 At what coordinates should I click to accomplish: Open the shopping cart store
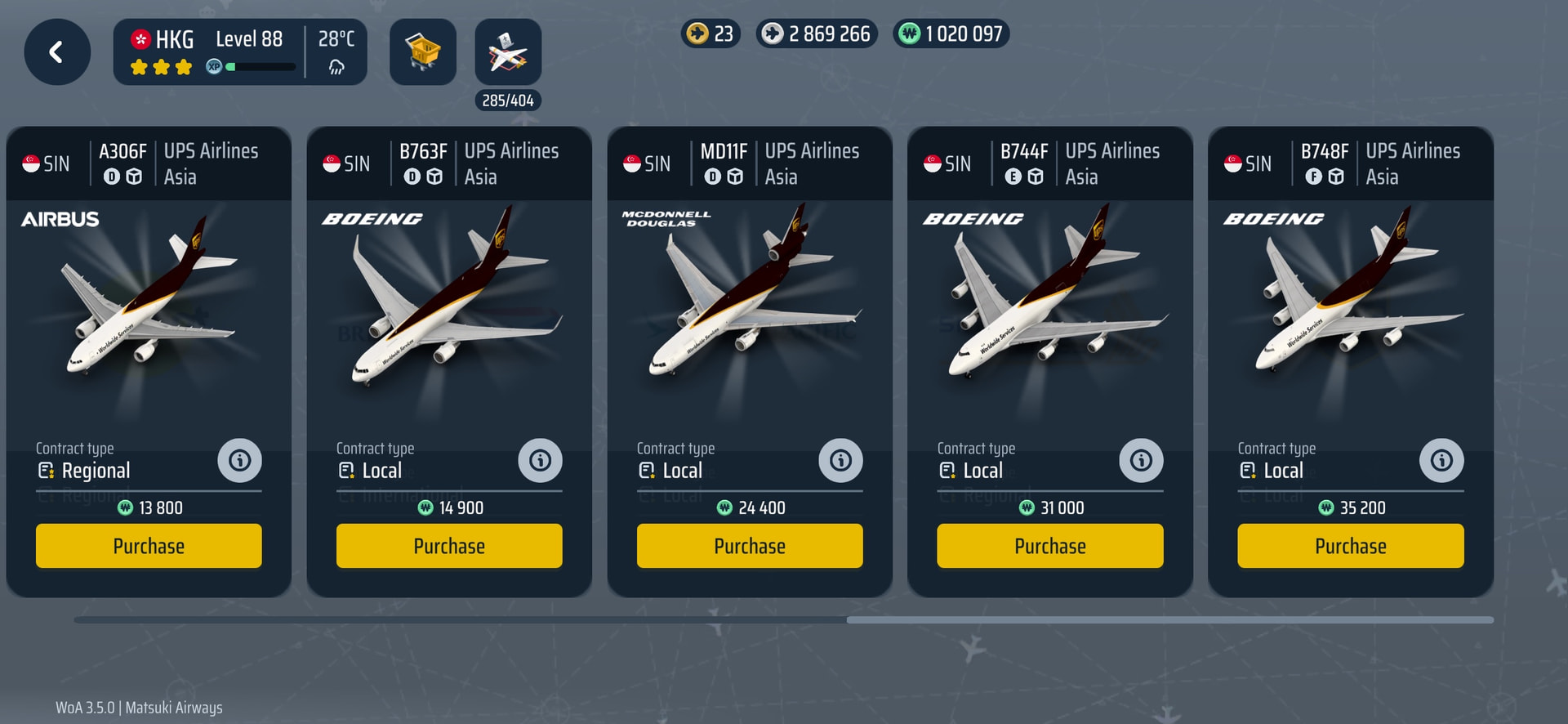[x=422, y=52]
